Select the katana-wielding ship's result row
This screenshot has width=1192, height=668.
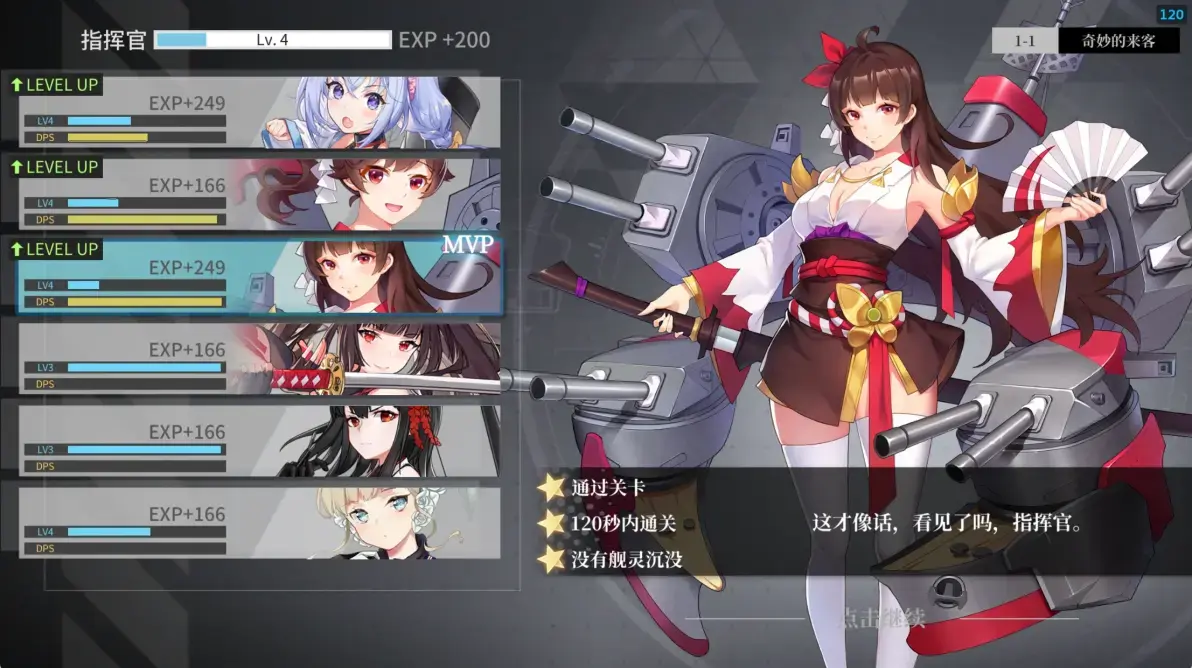tap(260, 358)
